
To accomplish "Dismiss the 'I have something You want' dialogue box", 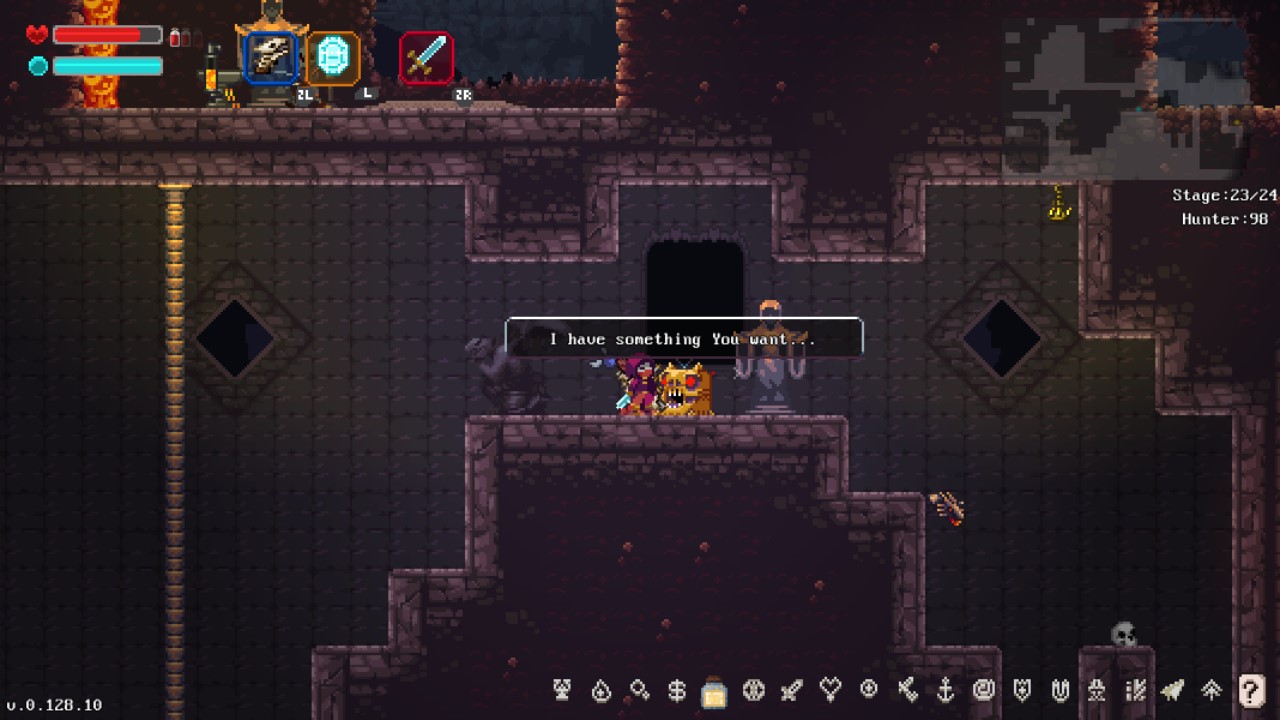I will click(683, 338).
